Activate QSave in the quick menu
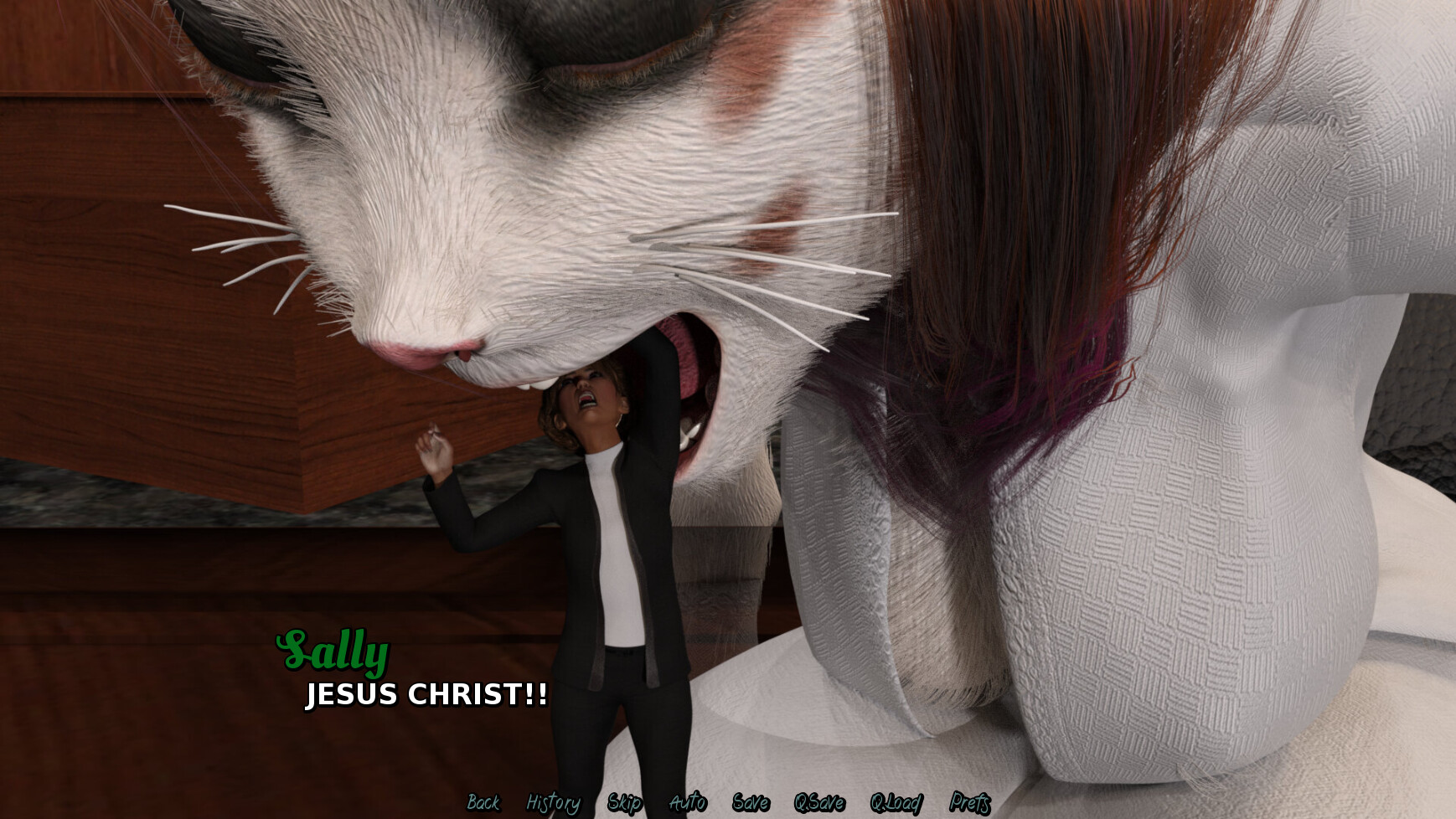The width and height of the screenshot is (1456, 819). pyautogui.click(x=822, y=801)
